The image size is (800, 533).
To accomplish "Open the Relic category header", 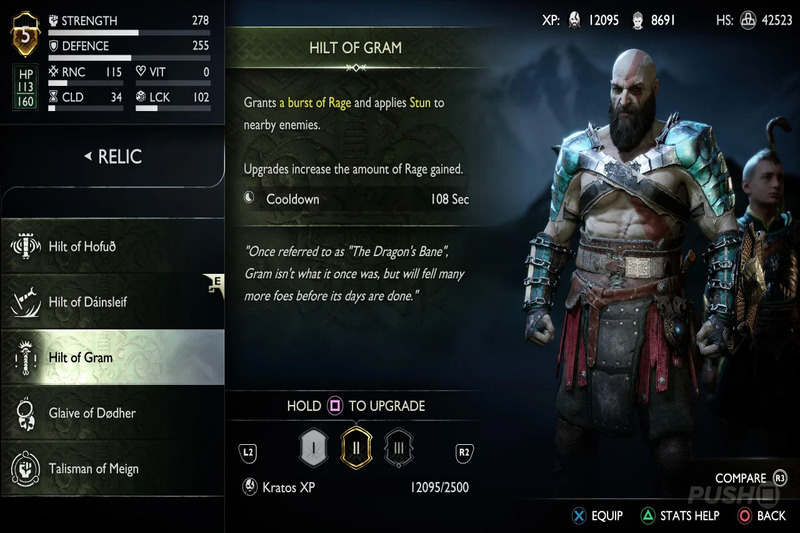I will 112,156.
